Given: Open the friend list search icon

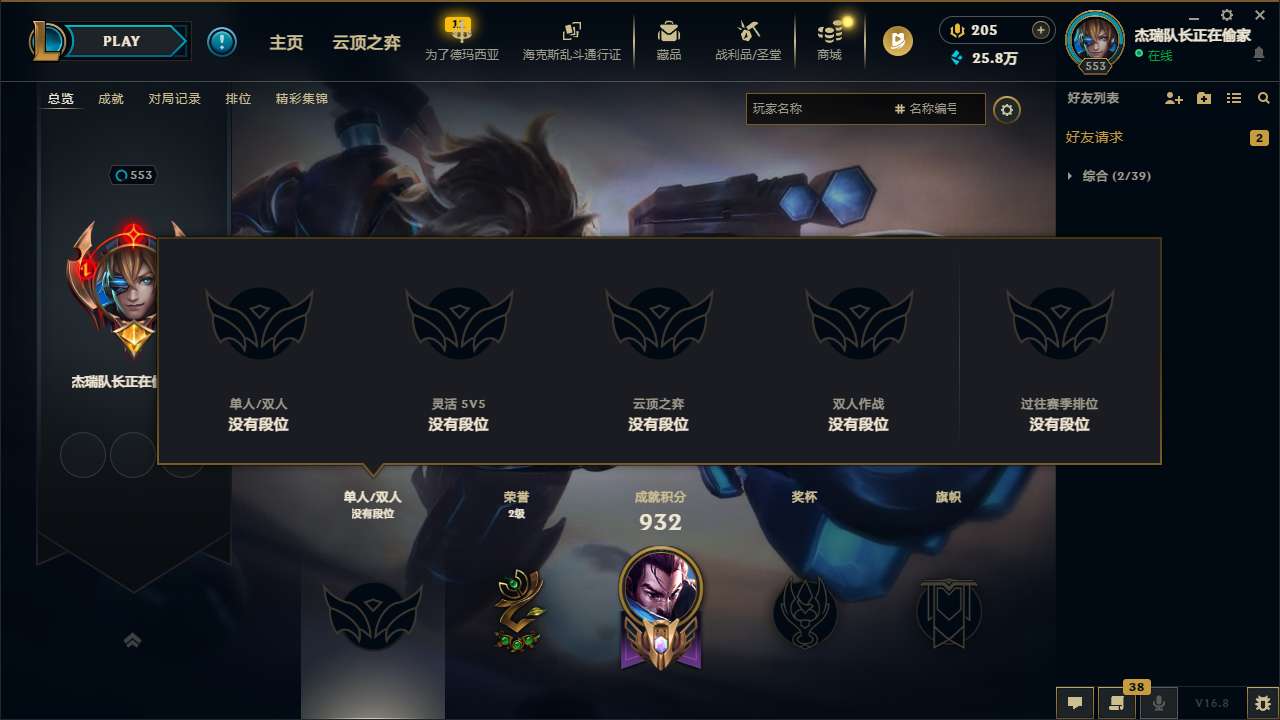Looking at the screenshot, I should [x=1263, y=98].
